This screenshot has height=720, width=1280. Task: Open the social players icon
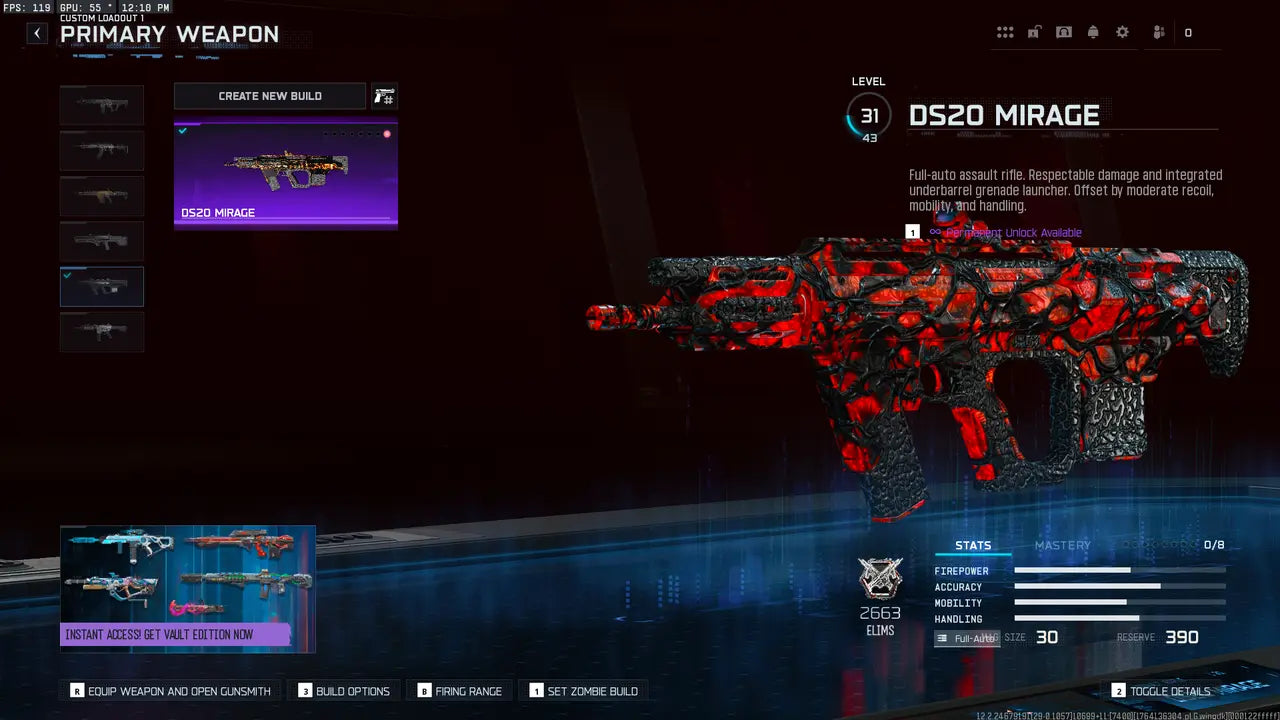pos(1157,31)
